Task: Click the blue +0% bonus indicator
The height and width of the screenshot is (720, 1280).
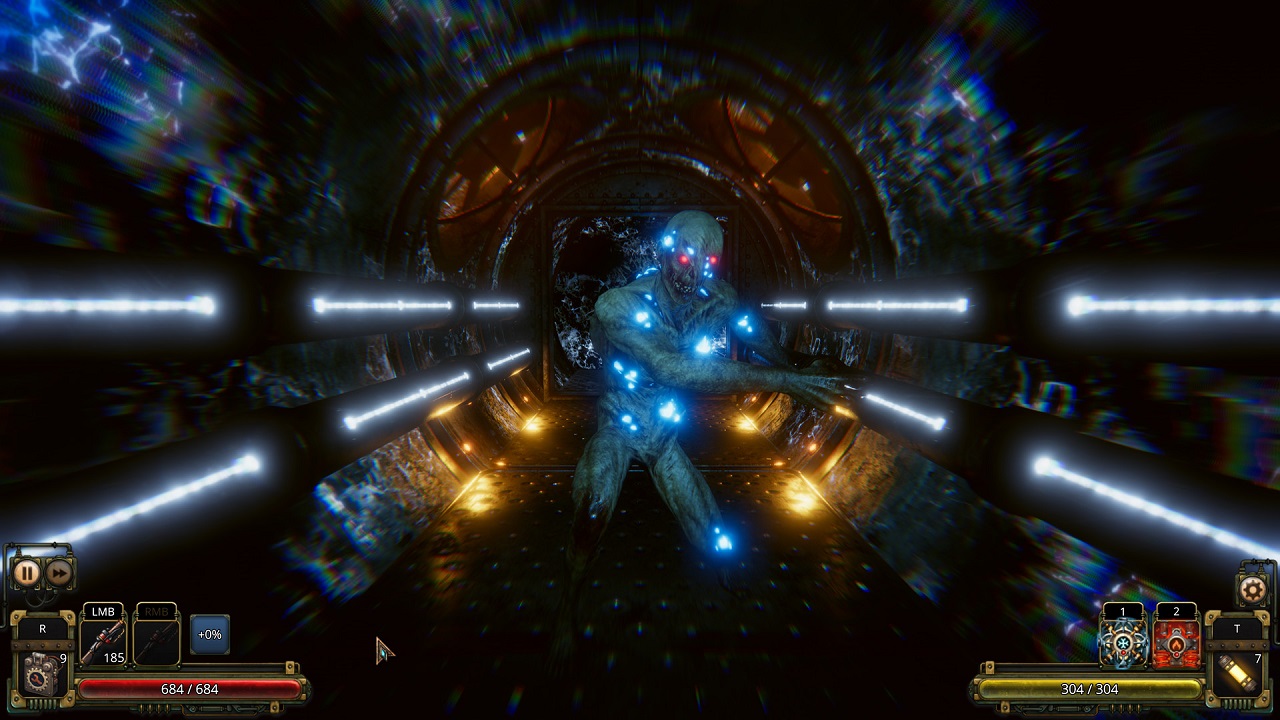Action: pyautogui.click(x=210, y=633)
